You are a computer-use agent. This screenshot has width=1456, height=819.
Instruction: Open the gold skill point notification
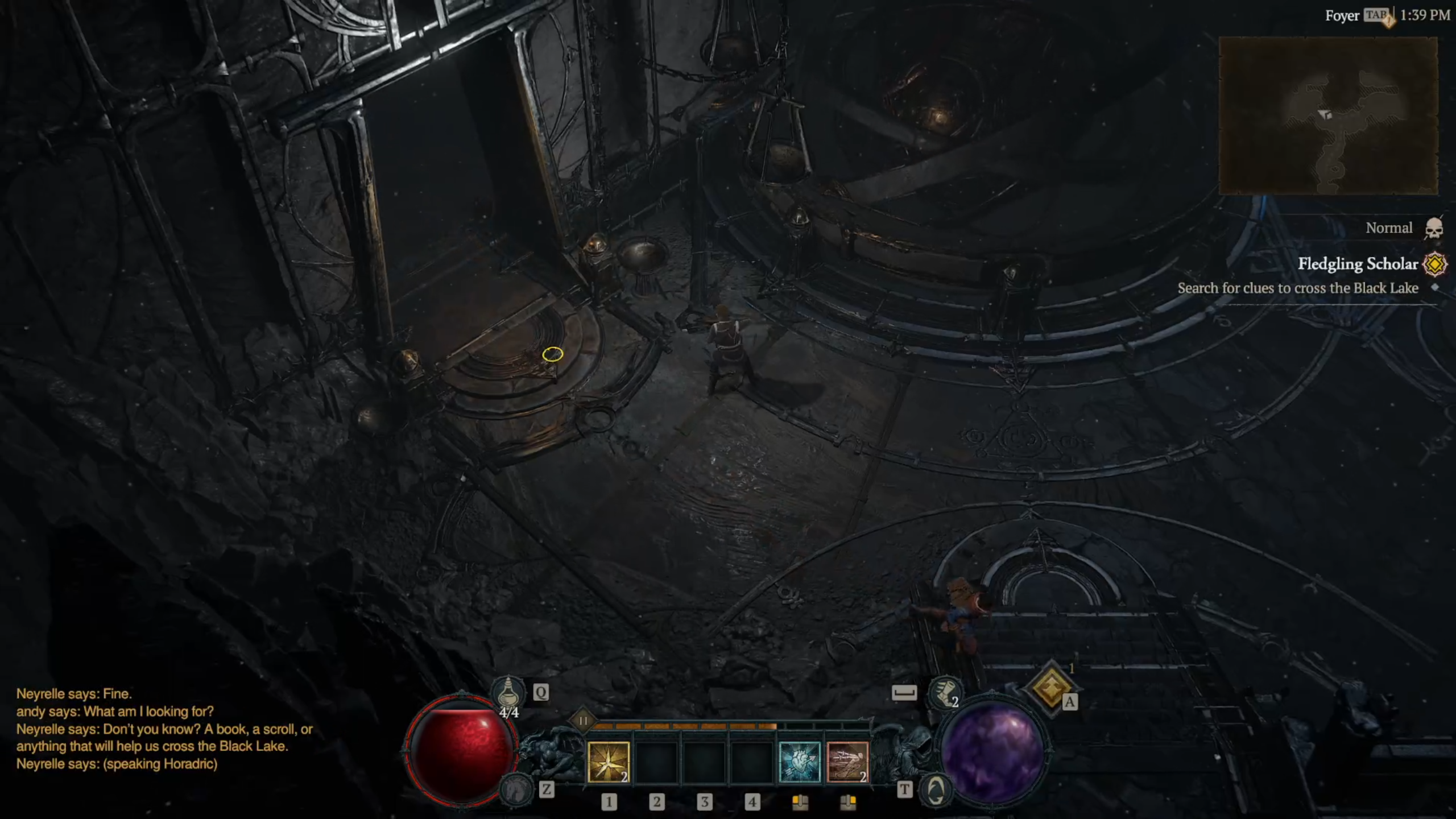tap(1050, 688)
